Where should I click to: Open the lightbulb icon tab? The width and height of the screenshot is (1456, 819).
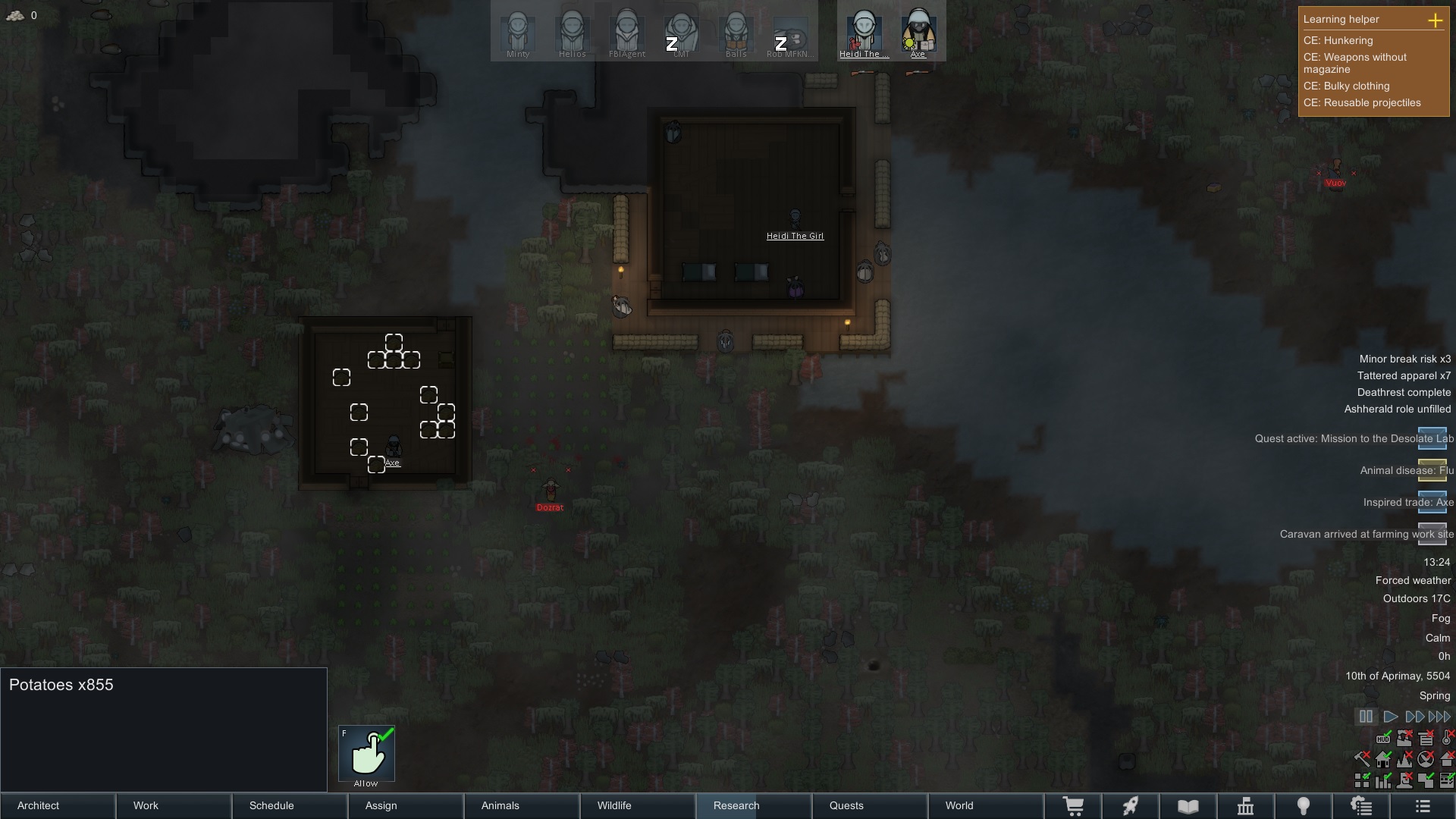1303,806
